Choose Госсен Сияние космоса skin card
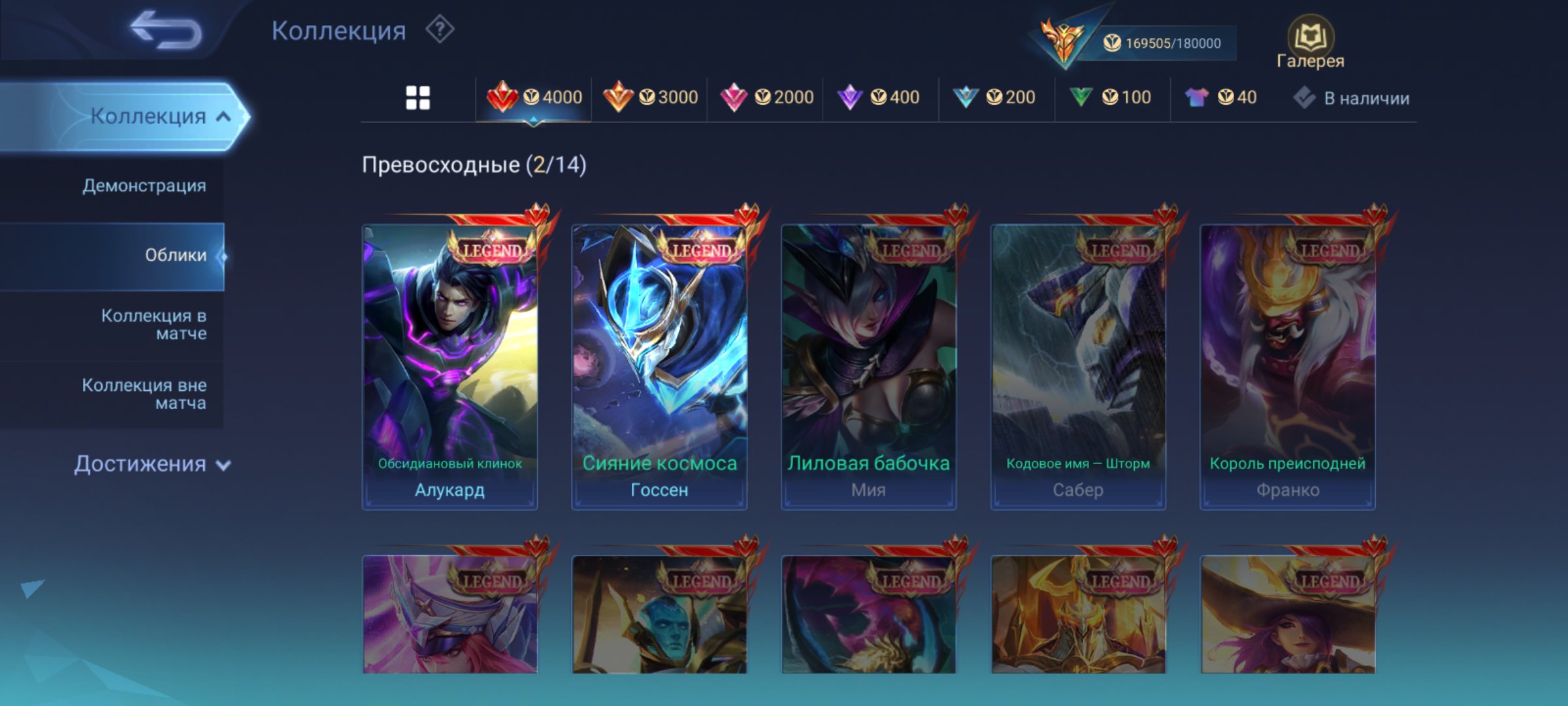 [659, 366]
